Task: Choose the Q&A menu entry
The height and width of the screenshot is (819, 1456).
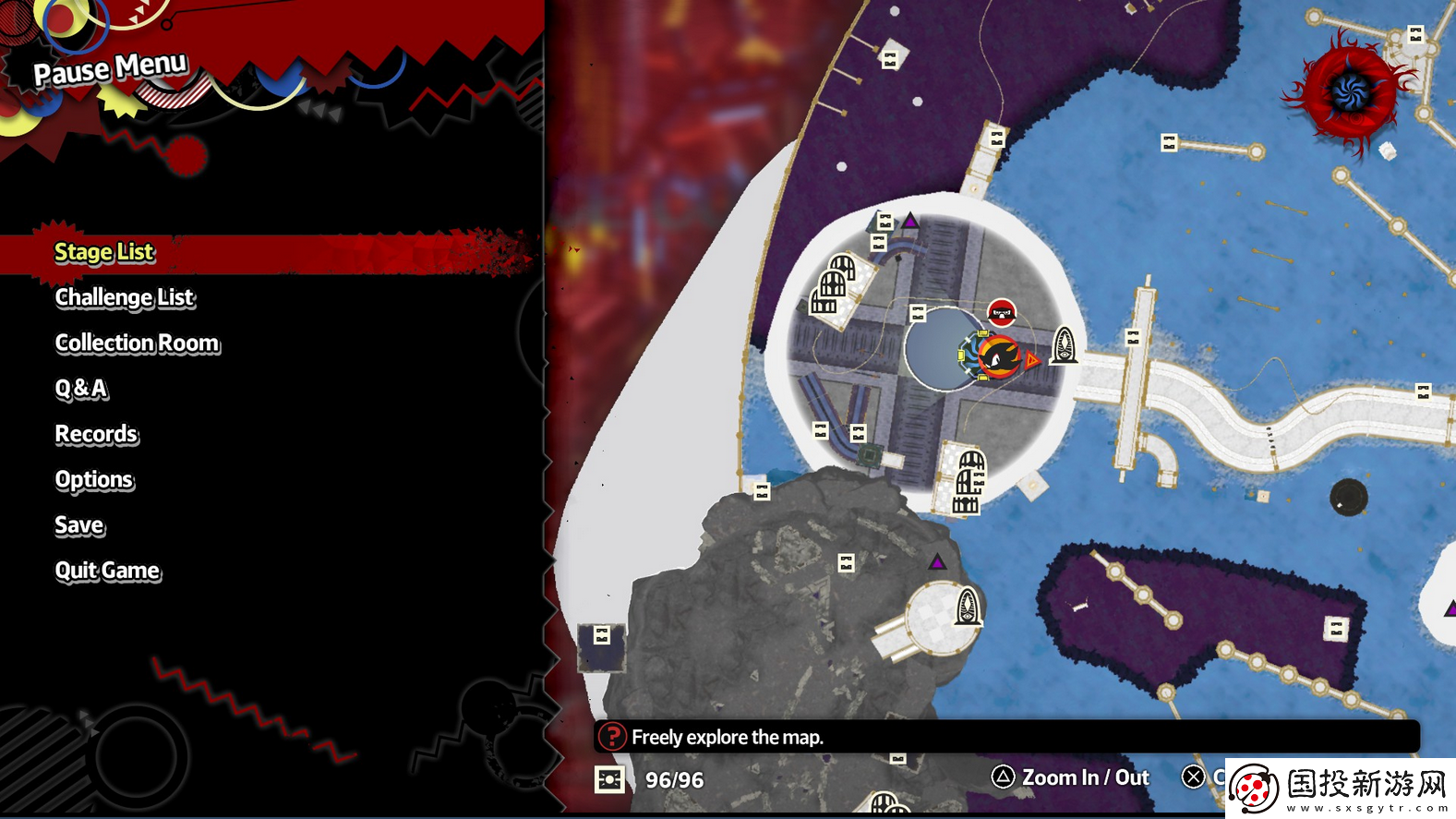Action: click(x=81, y=389)
